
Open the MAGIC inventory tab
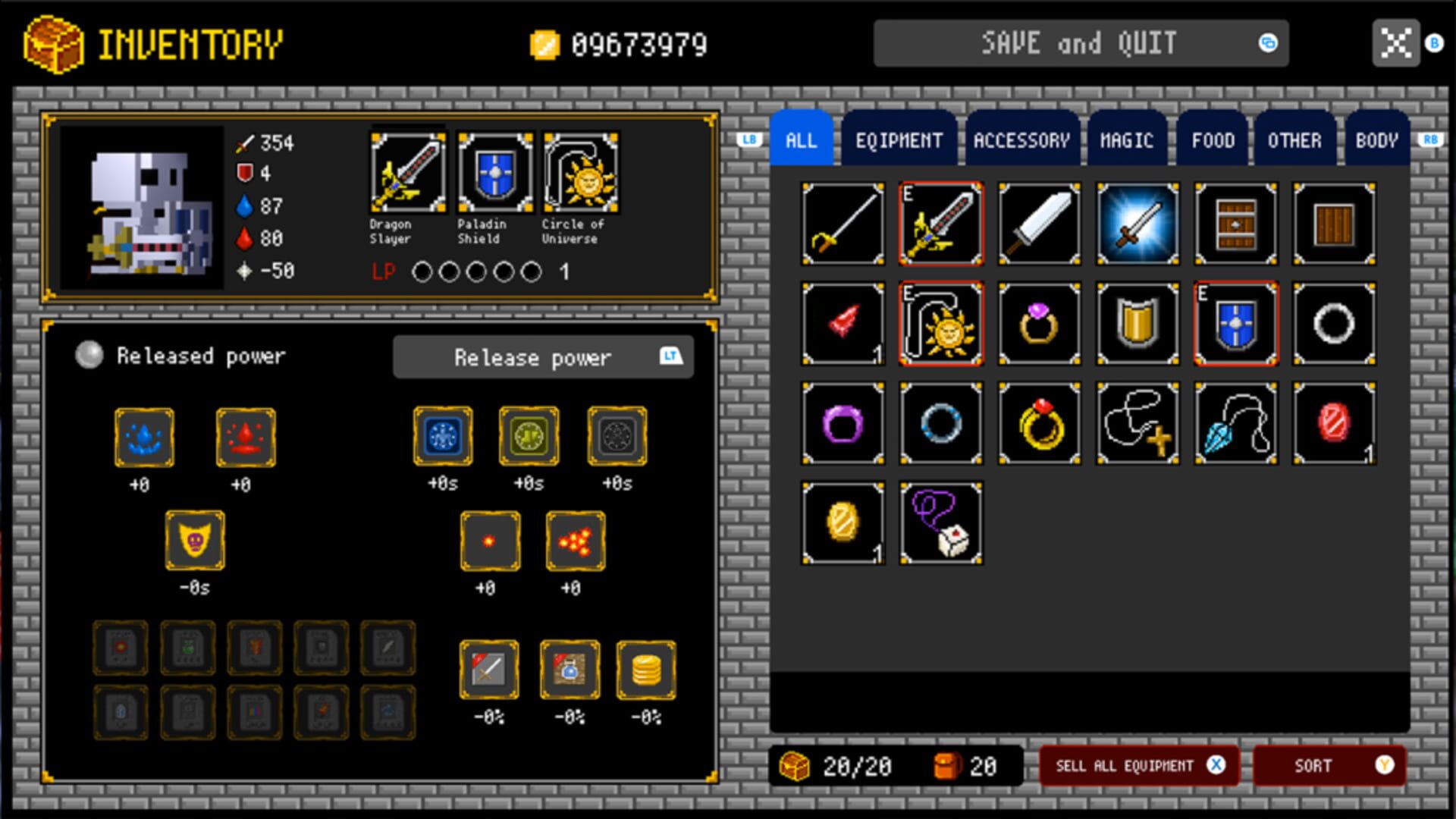point(1127,140)
